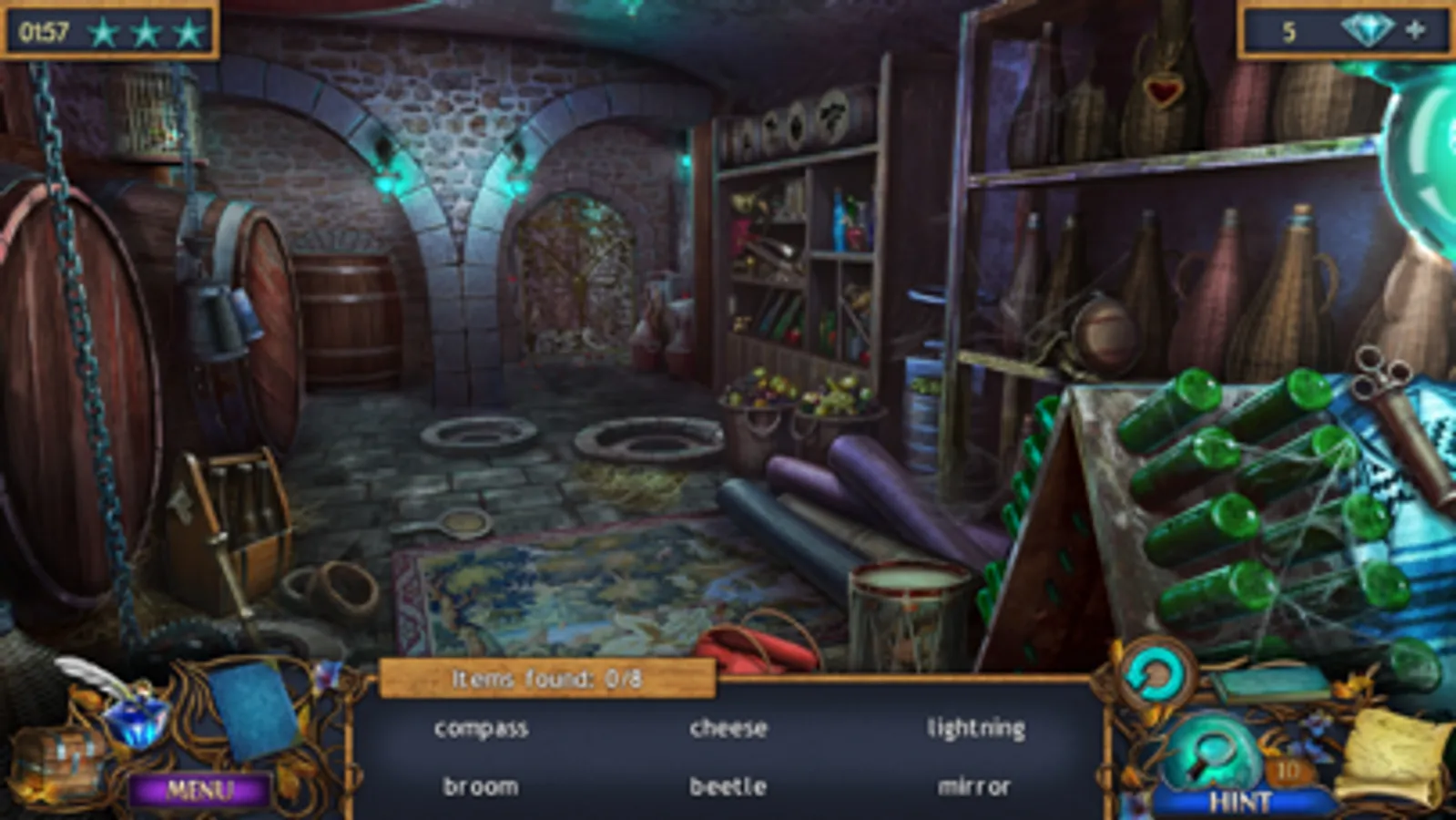Select "lightning" in the word list

pyautogui.click(x=976, y=727)
